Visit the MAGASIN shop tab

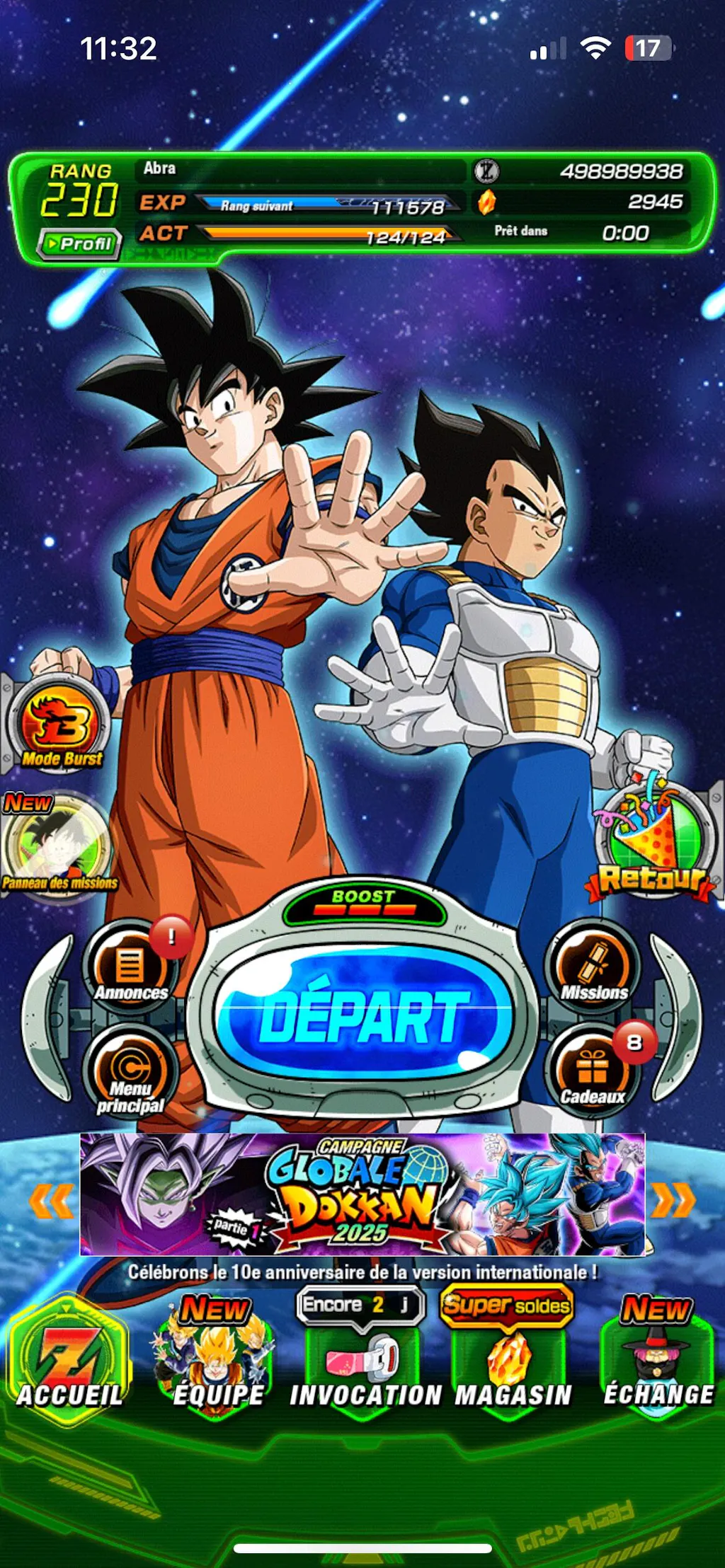coord(511,1366)
